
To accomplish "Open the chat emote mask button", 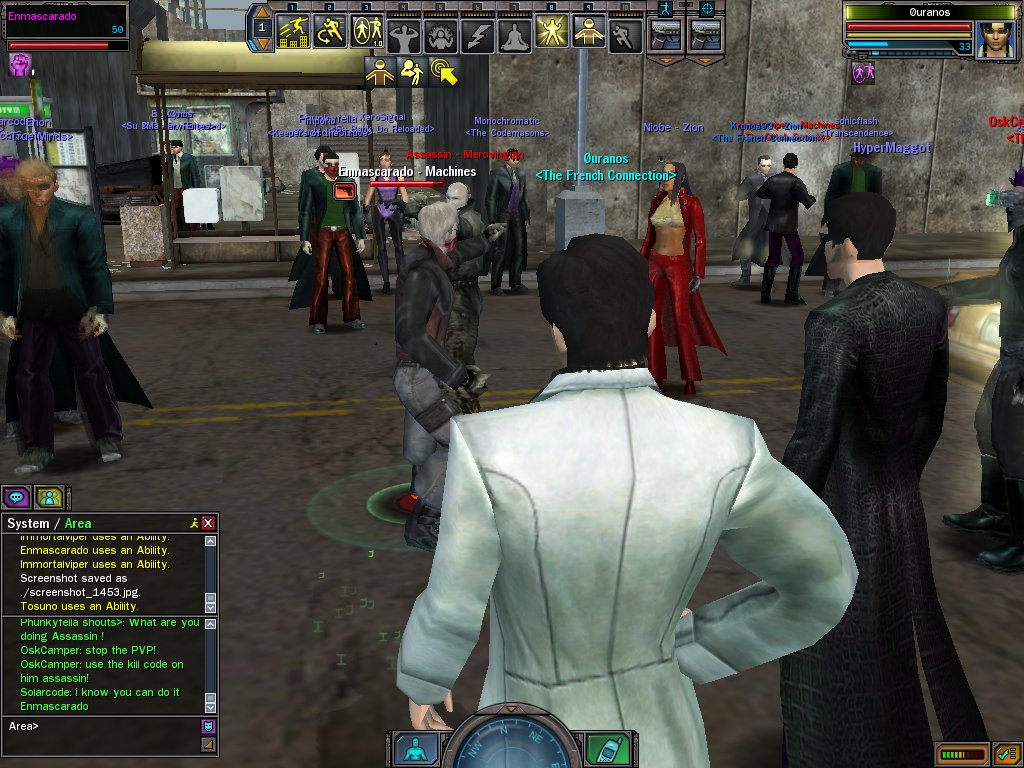I will 208,726.
